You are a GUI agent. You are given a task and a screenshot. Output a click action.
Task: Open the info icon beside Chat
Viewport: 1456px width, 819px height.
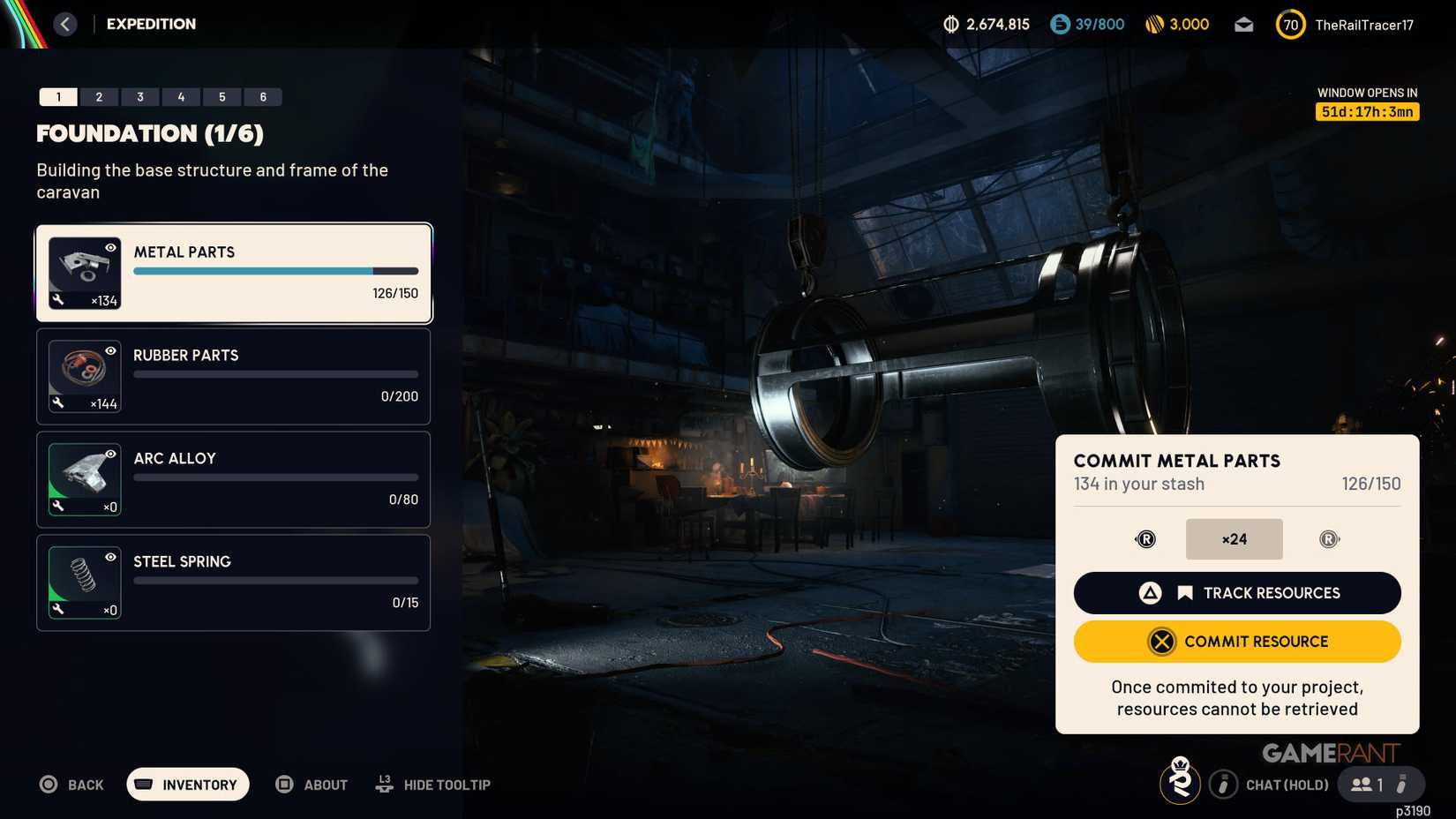click(x=1224, y=784)
